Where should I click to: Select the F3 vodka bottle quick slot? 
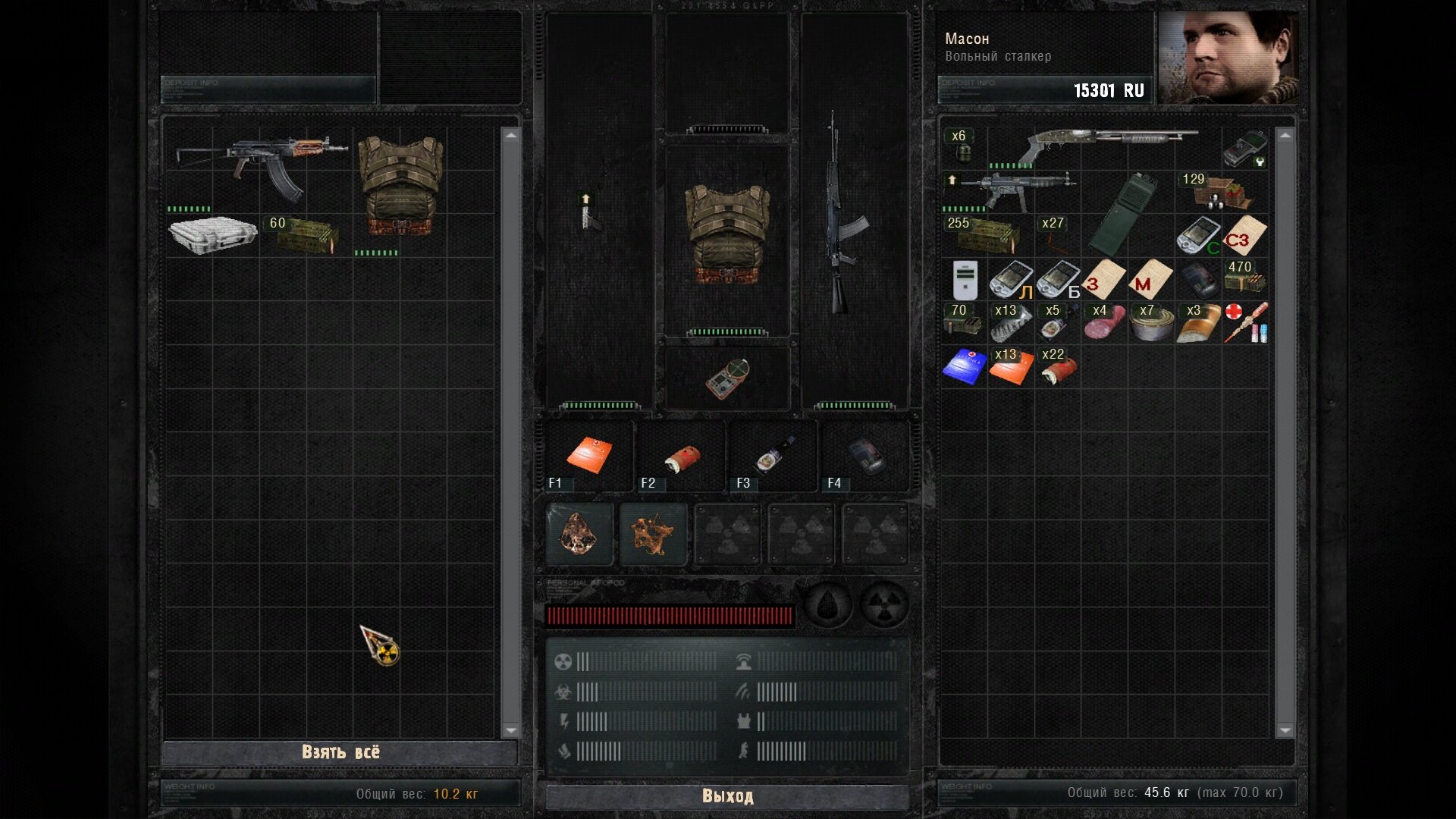pyautogui.click(x=773, y=456)
